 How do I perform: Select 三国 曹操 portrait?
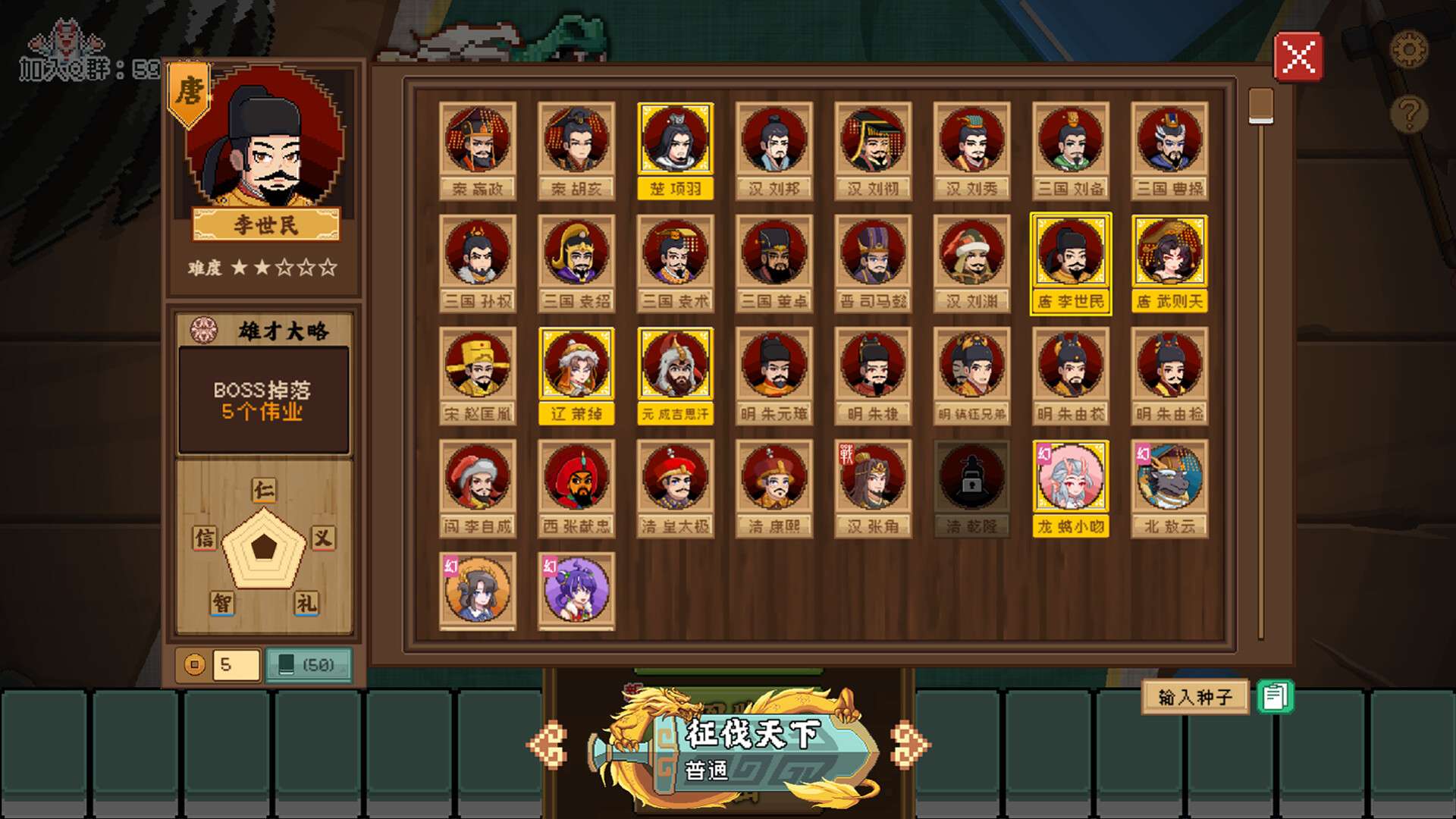coord(1169,150)
